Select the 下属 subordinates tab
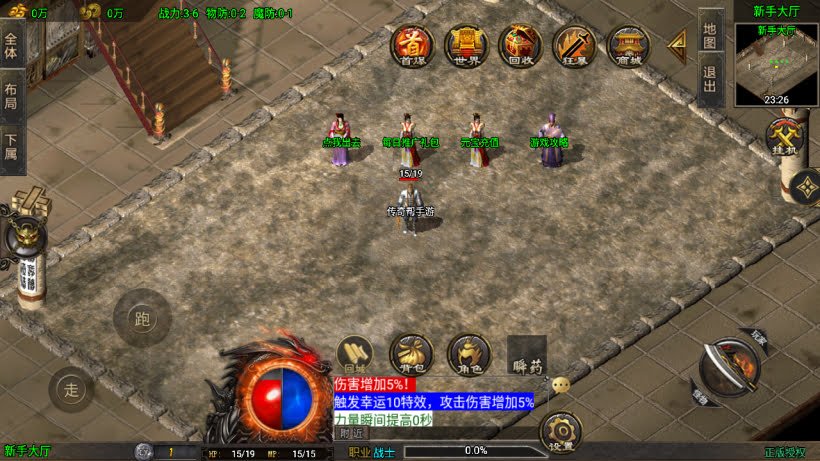Viewport: 820px width, 461px height. pyautogui.click(x=12, y=148)
